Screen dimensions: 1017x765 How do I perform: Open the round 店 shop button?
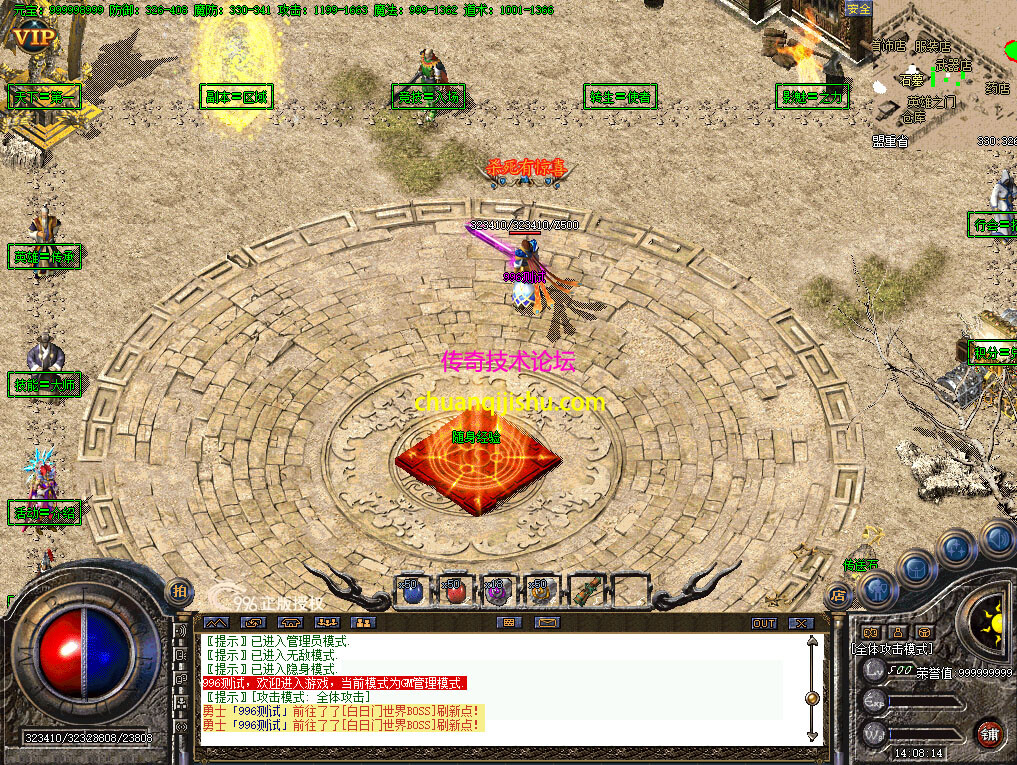click(836, 596)
